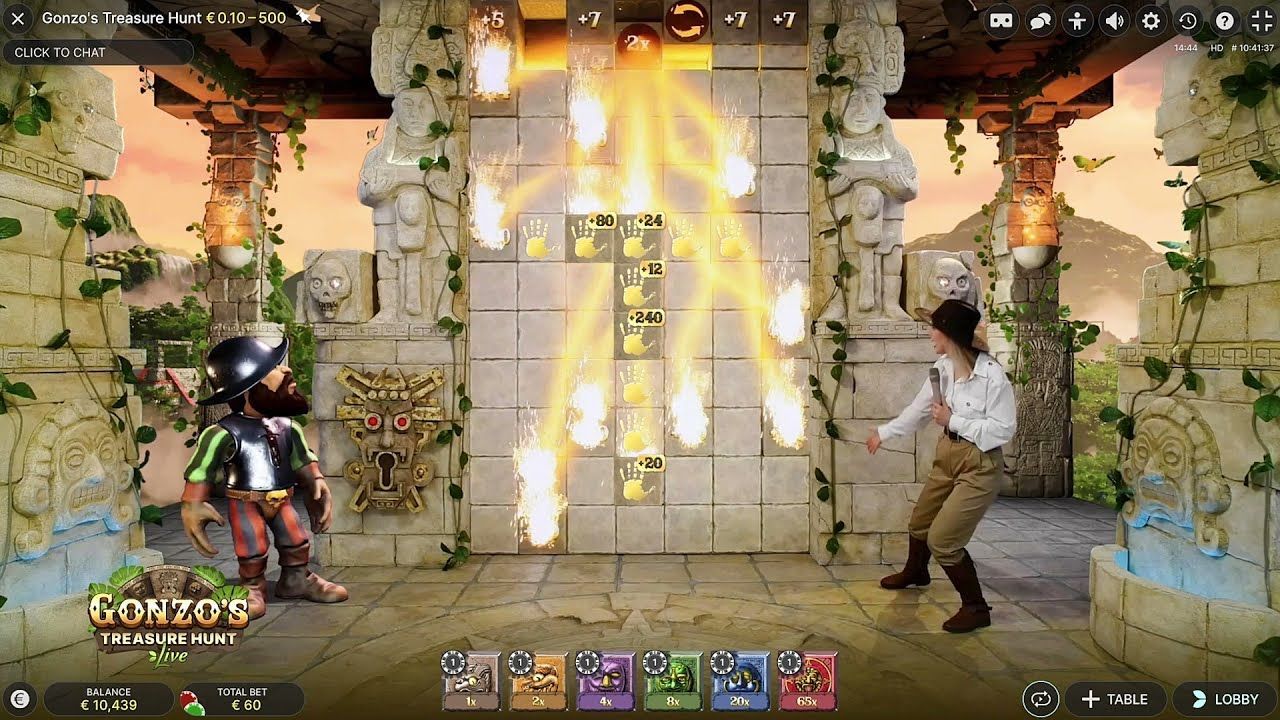Open the help question mark icon
1280x720 pixels.
(1222, 19)
